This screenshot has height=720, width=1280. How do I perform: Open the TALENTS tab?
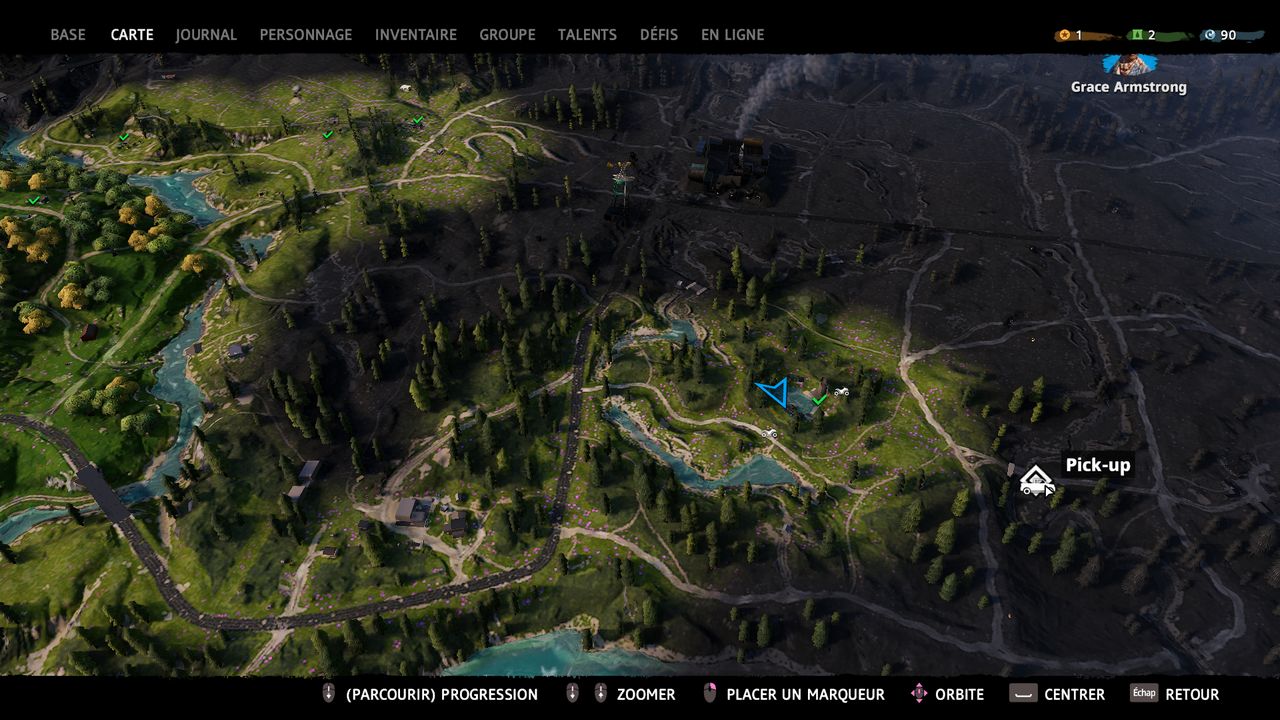coord(587,35)
